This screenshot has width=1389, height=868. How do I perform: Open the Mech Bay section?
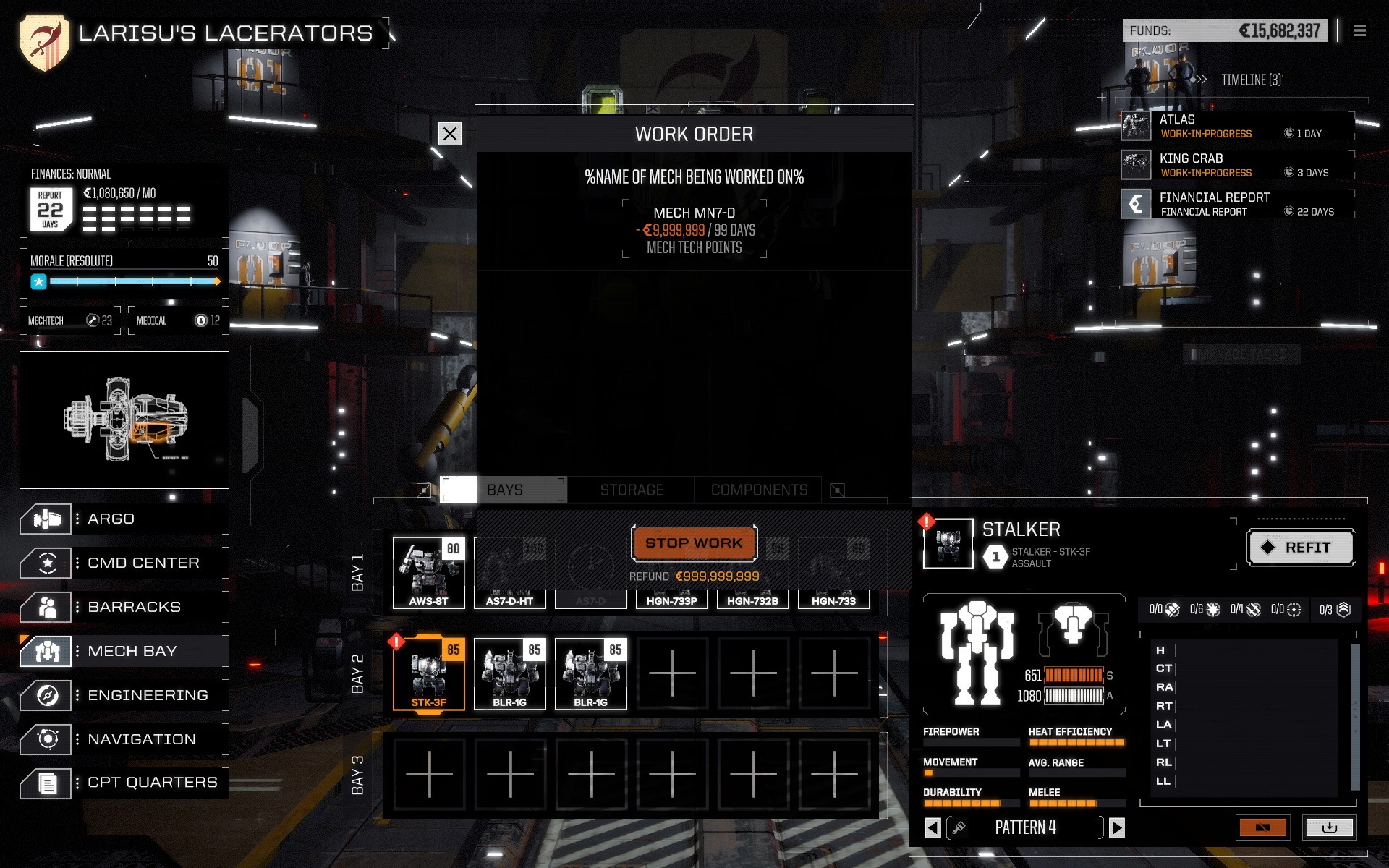46,650
